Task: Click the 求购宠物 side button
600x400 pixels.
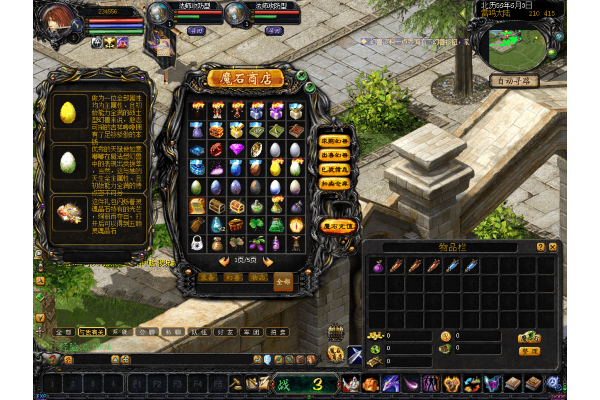Action: (x=334, y=141)
